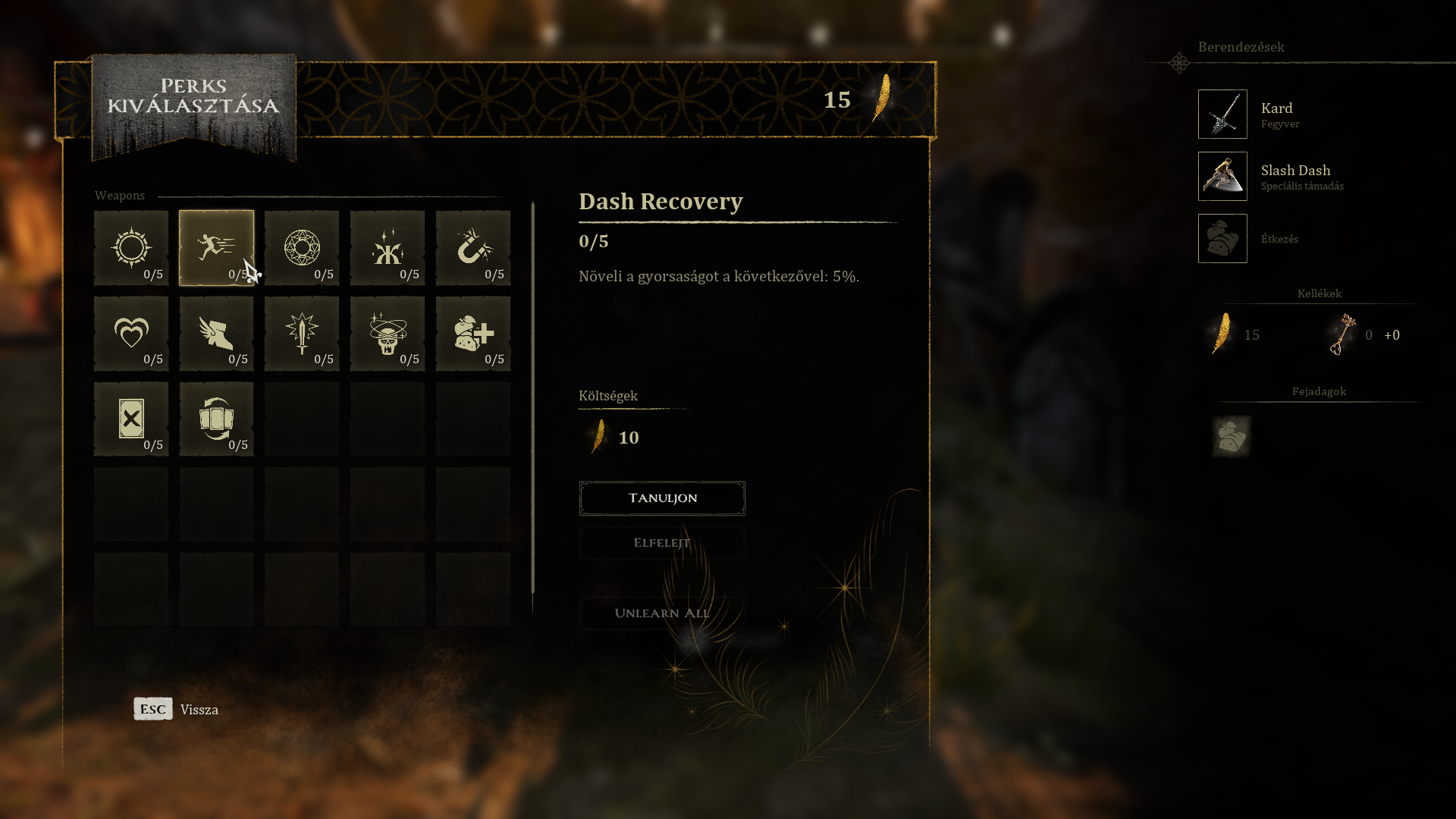
Task: Pick the food bag plus perk
Action: [473, 334]
